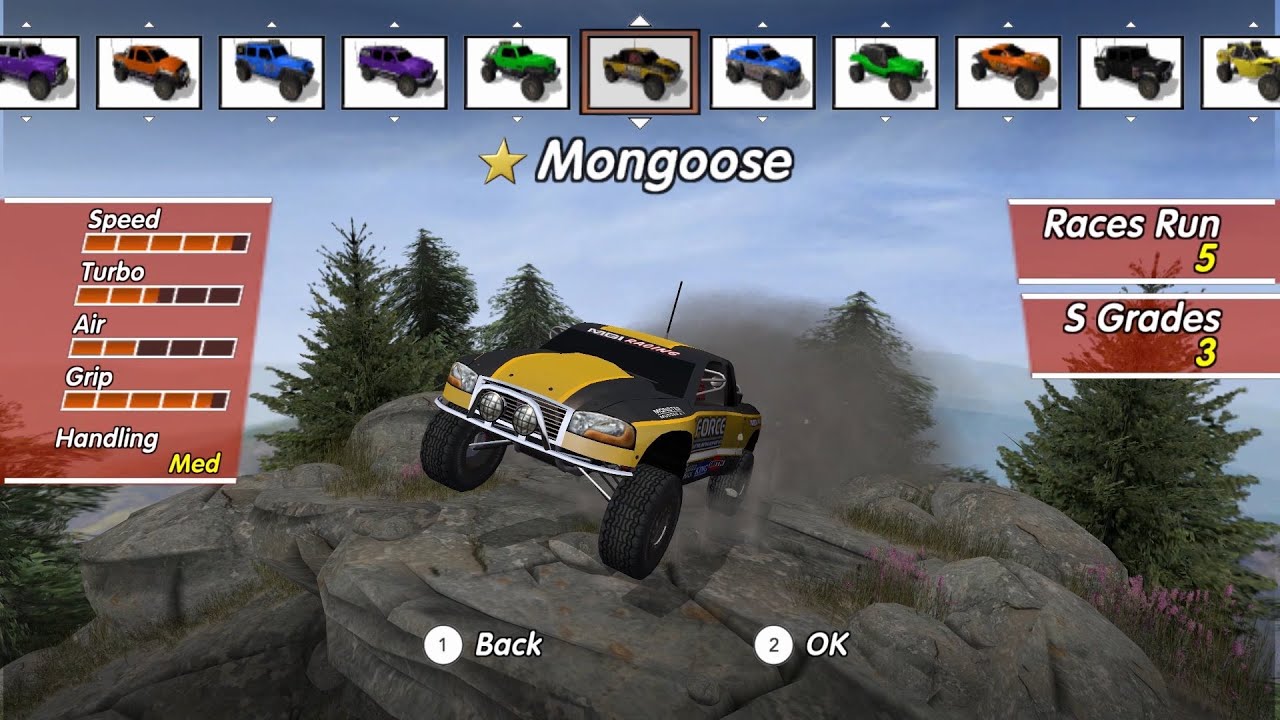Pick the orange buggy thumbnail
1280x720 pixels.
1008,72
